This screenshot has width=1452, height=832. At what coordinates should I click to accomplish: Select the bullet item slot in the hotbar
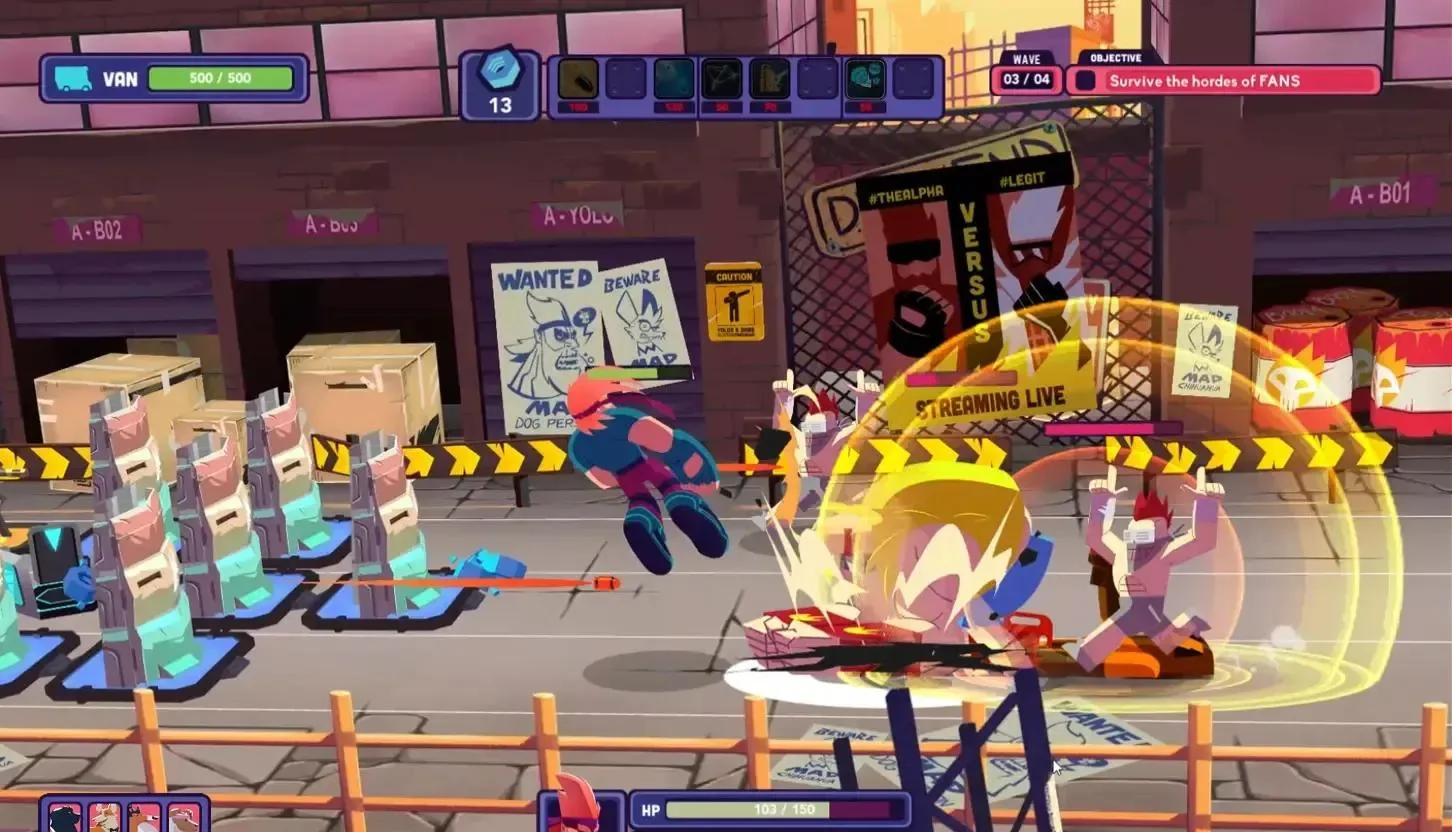pos(578,79)
